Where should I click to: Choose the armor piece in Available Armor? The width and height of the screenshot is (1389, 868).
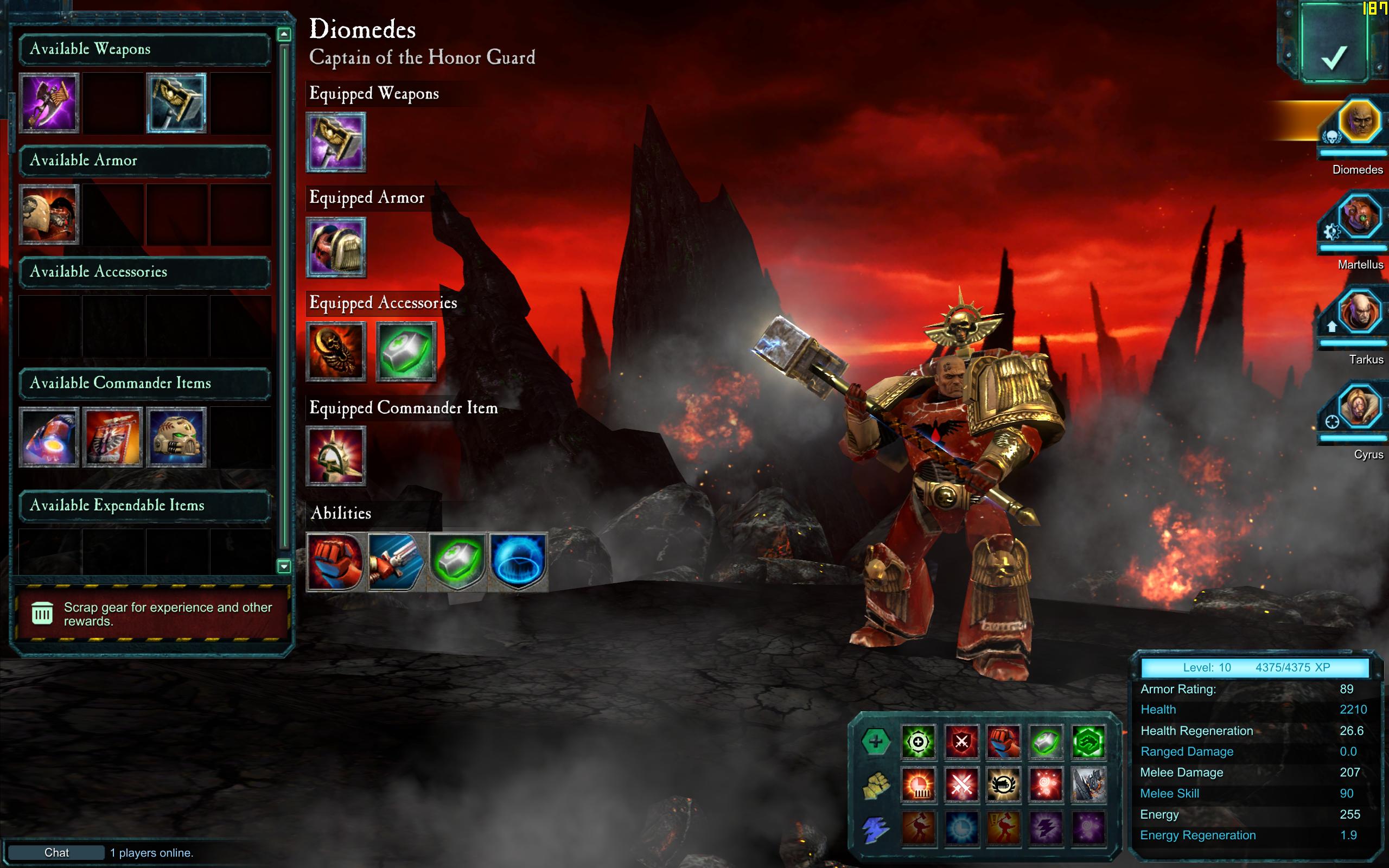pyautogui.click(x=49, y=215)
